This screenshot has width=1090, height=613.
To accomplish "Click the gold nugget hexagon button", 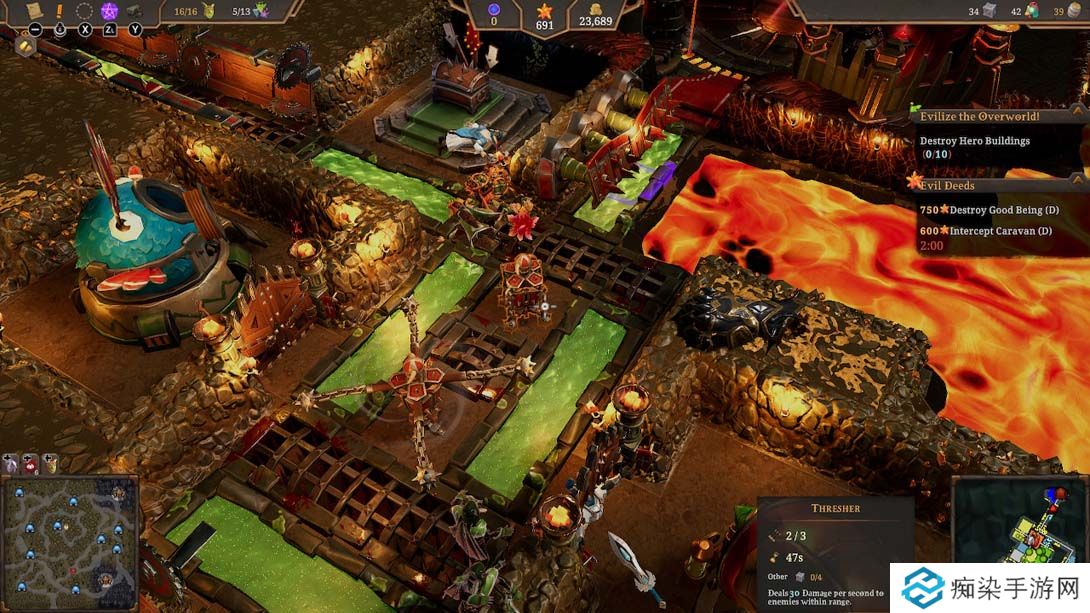I will tap(26, 46).
